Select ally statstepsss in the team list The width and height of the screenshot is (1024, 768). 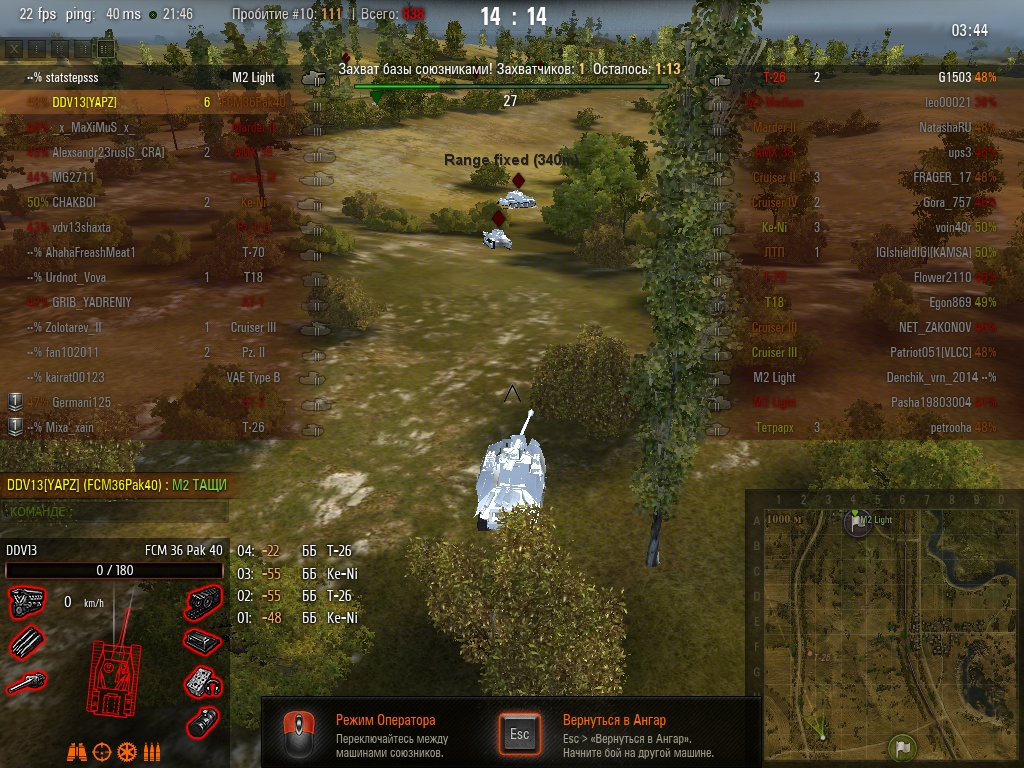click(62, 77)
